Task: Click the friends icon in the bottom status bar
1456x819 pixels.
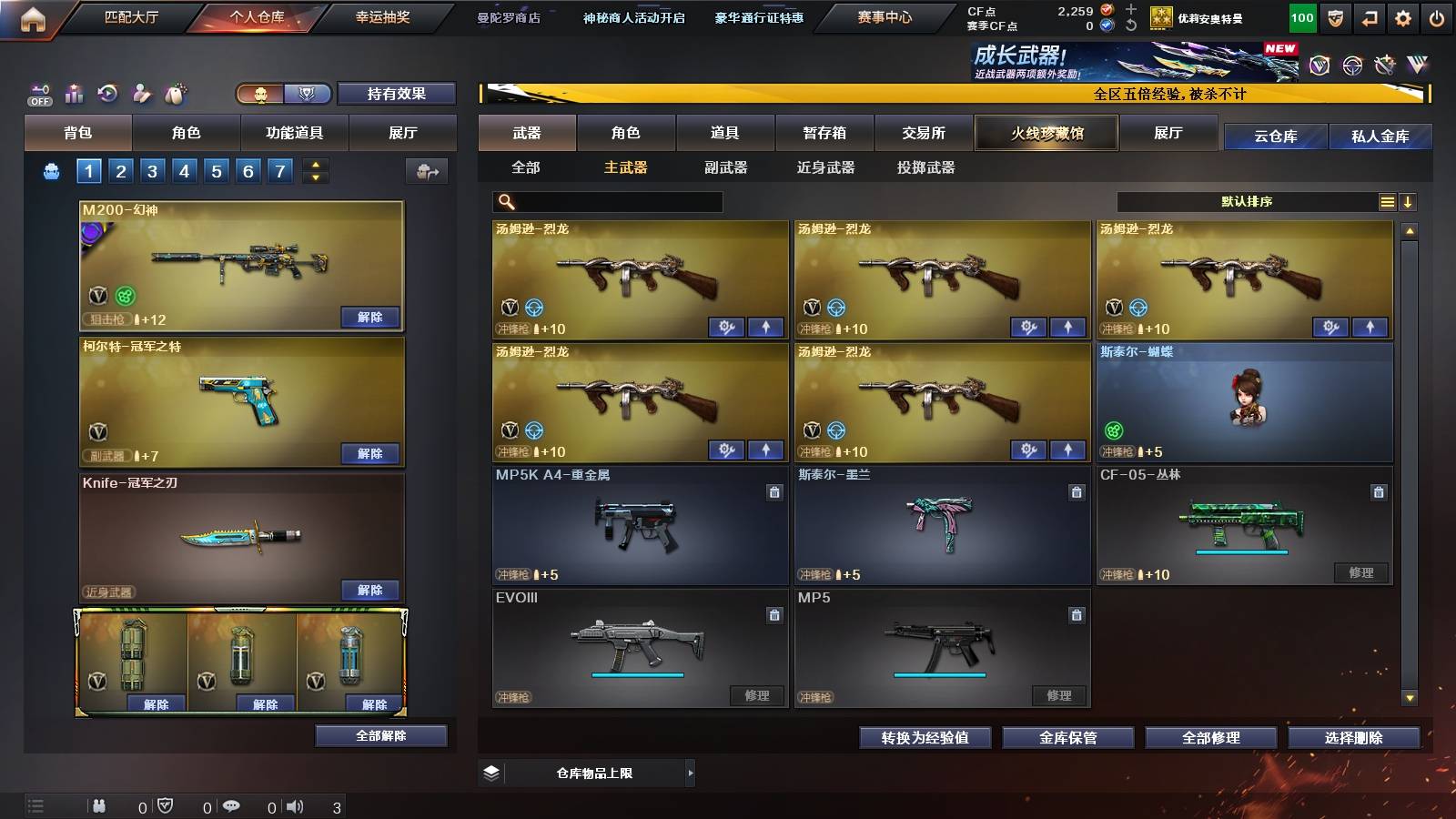Action: [97, 806]
